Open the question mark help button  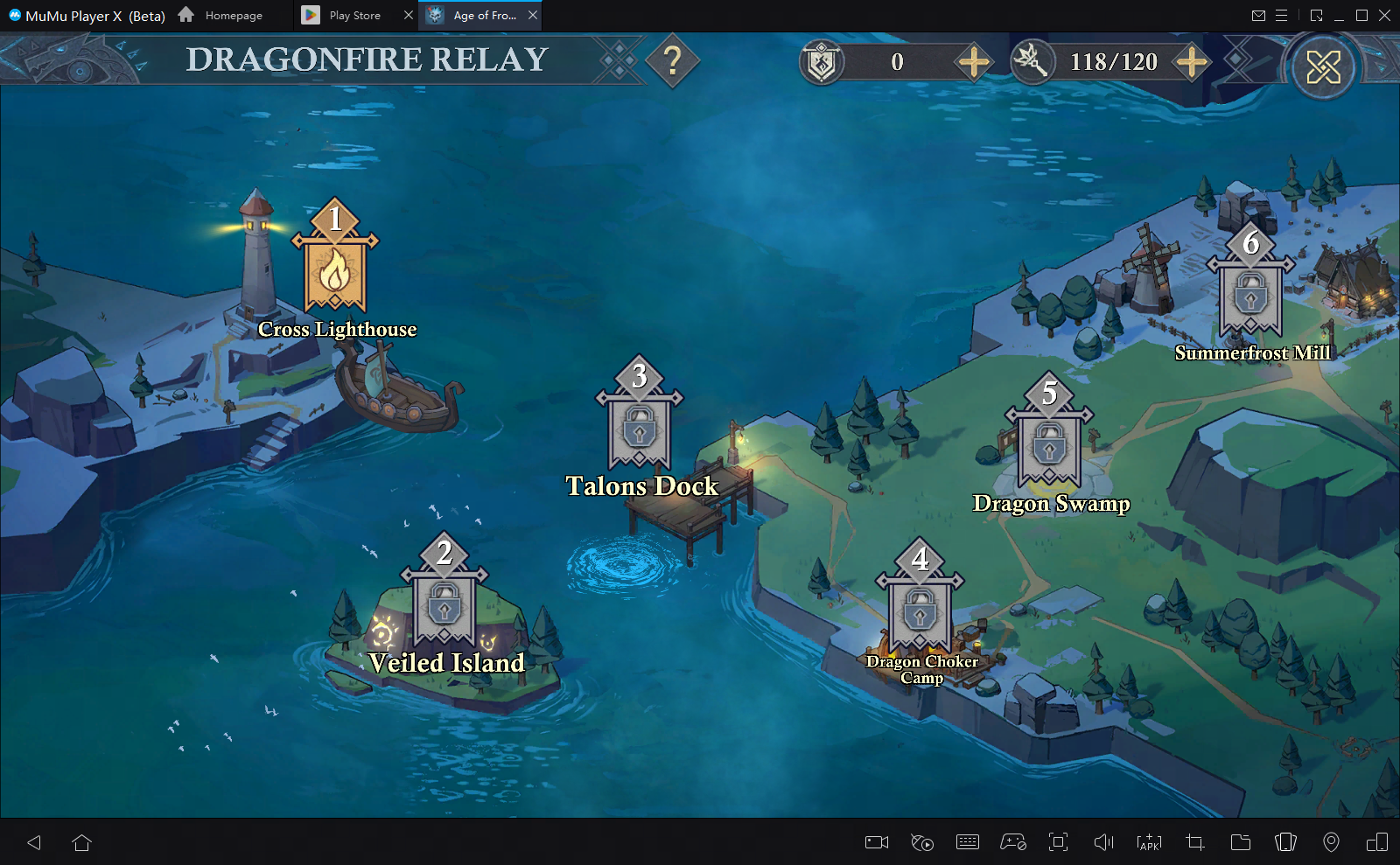pos(672,61)
